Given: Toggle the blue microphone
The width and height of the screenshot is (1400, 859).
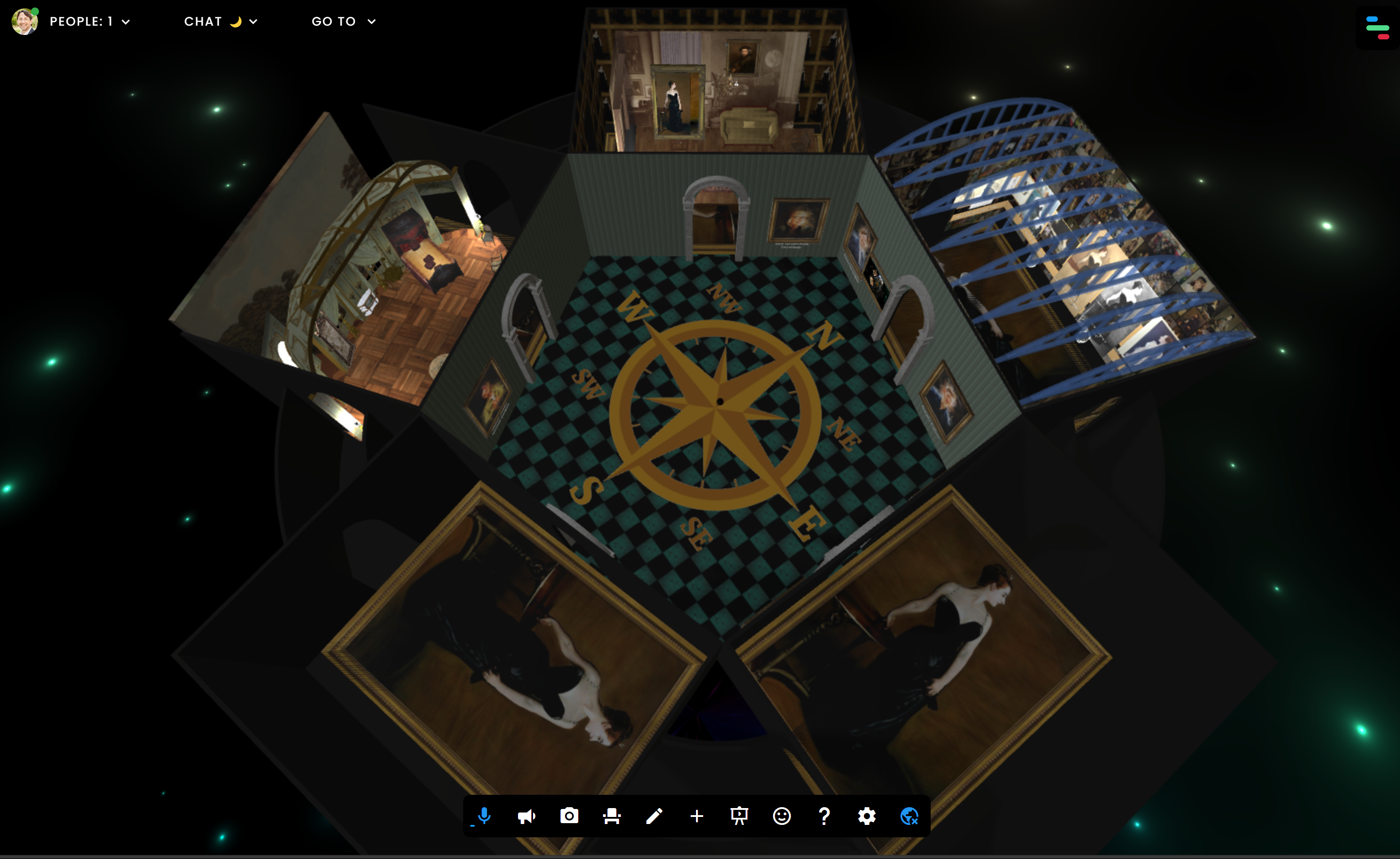Looking at the screenshot, I should [x=484, y=816].
